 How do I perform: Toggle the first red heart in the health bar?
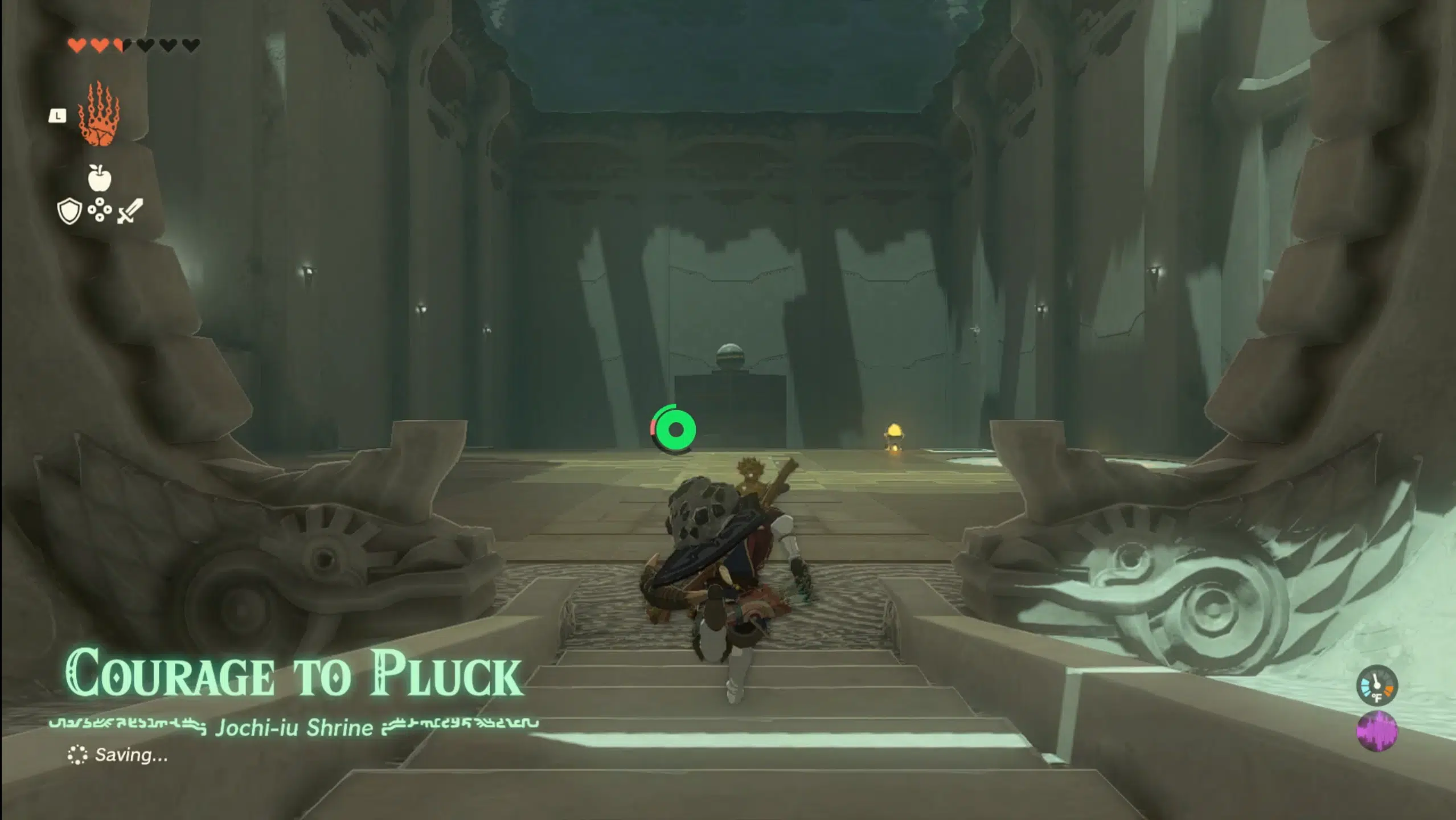pyautogui.click(x=77, y=46)
